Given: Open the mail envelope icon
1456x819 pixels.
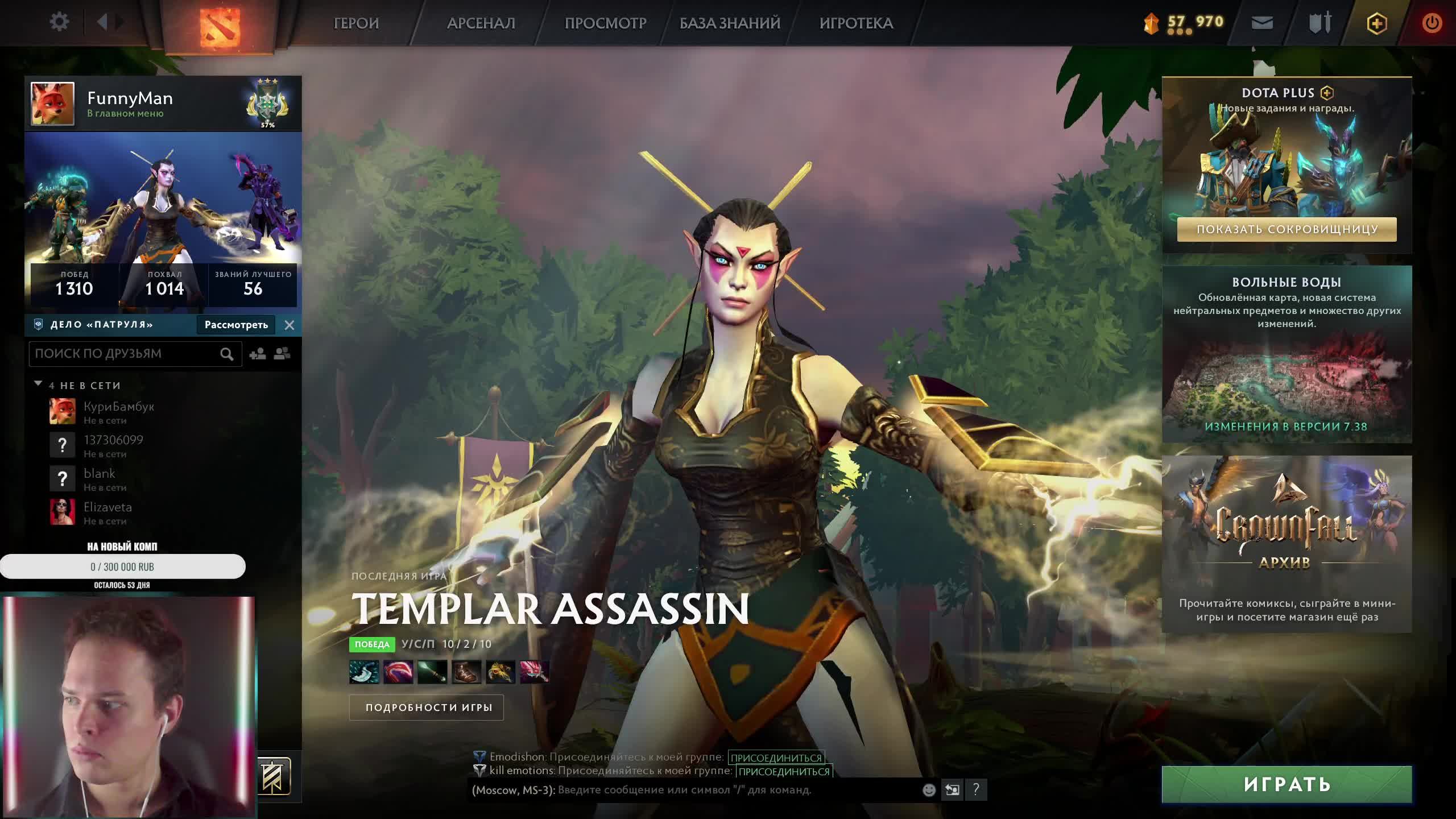Looking at the screenshot, I should click(x=1262, y=23).
